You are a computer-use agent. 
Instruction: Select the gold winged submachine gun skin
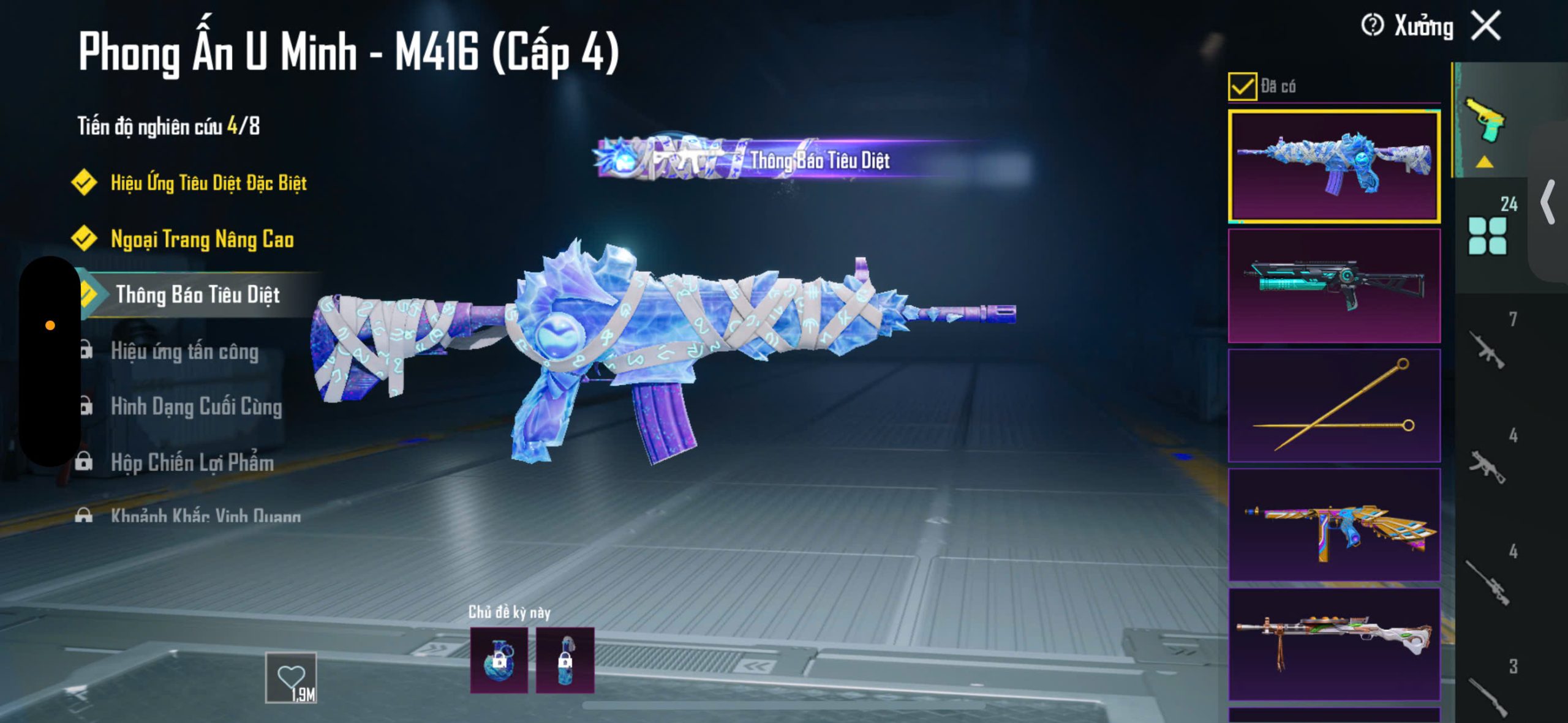tap(1334, 524)
